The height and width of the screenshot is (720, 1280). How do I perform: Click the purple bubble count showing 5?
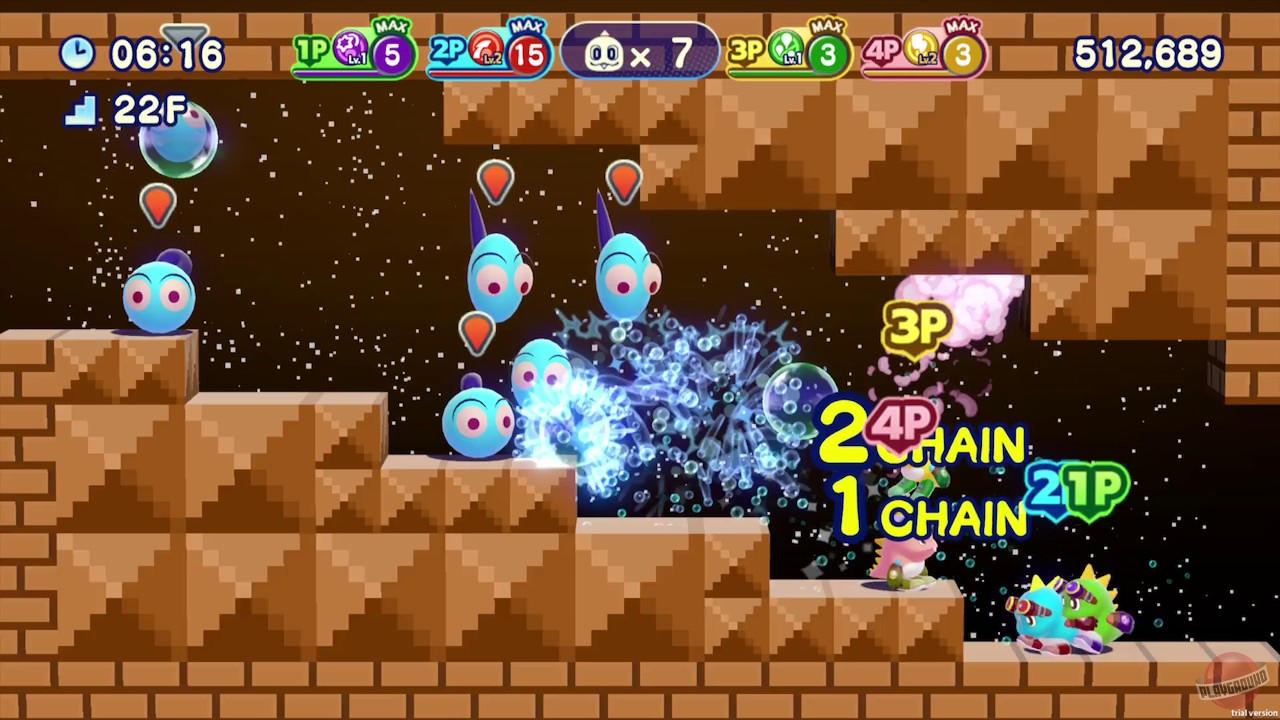tap(390, 53)
